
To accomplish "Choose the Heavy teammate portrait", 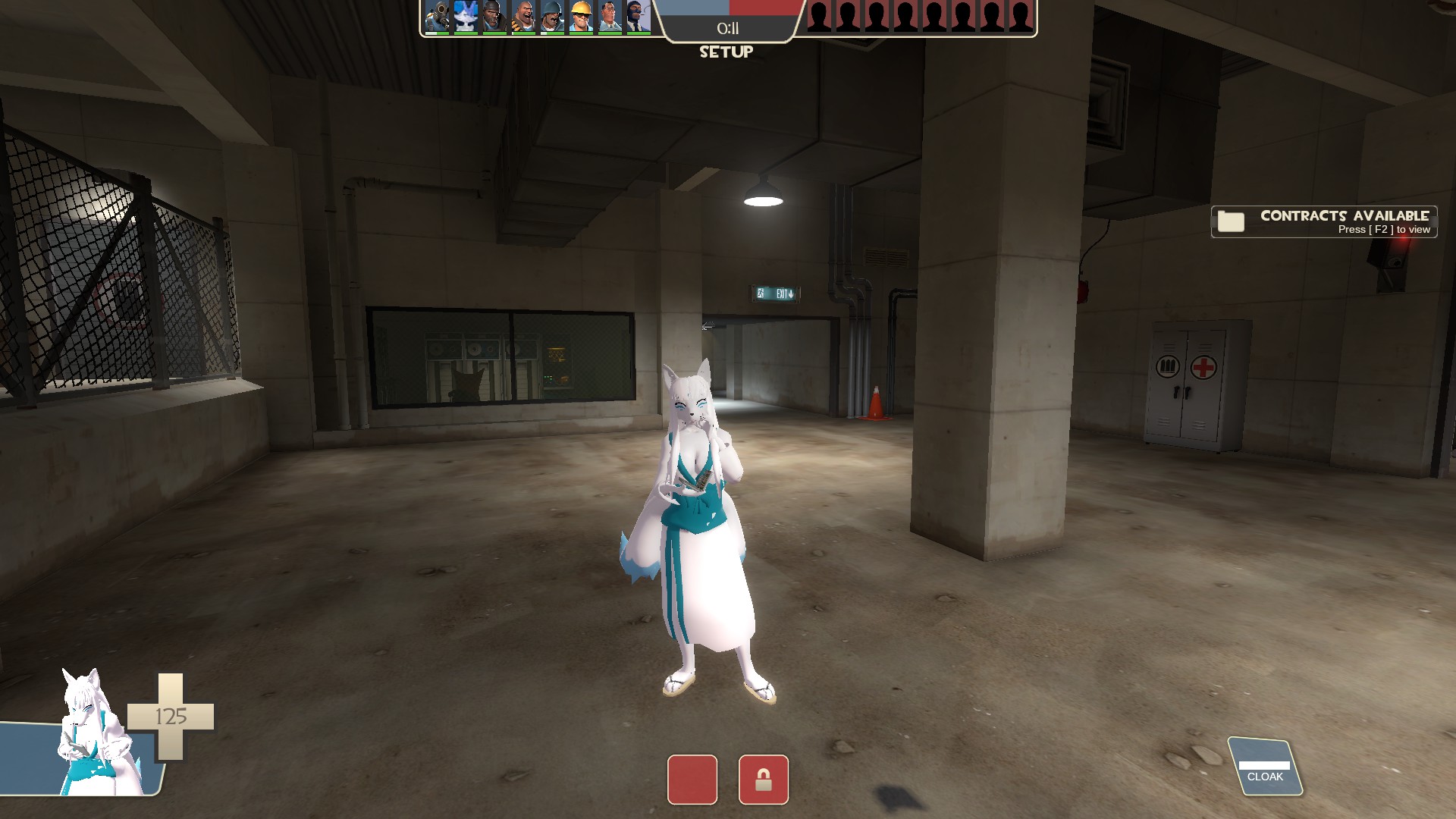I will [523, 17].
